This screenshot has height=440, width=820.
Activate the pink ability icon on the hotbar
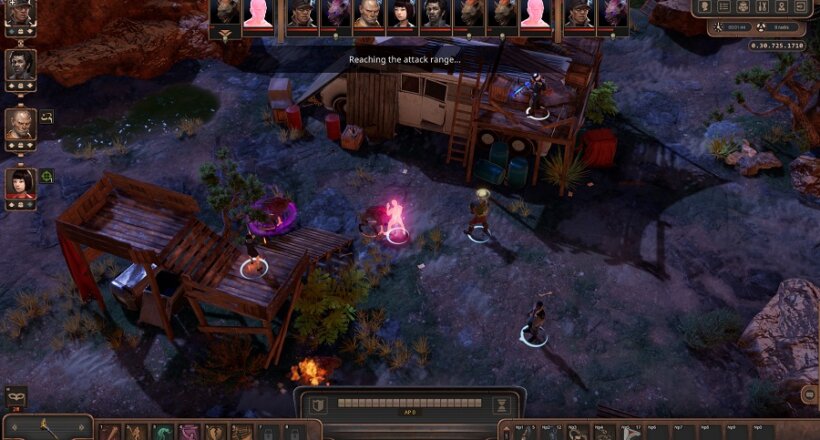187,433
